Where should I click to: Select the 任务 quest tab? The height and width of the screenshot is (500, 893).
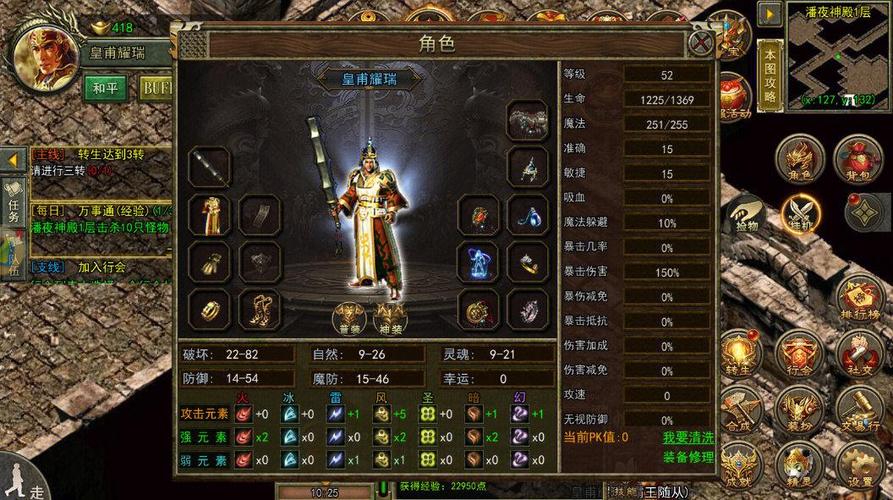point(13,201)
